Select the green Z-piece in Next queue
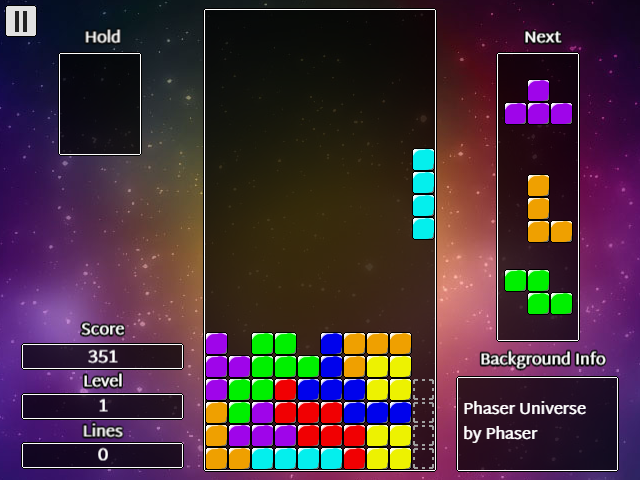This screenshot has height=480, width=640. click(538, 291)
